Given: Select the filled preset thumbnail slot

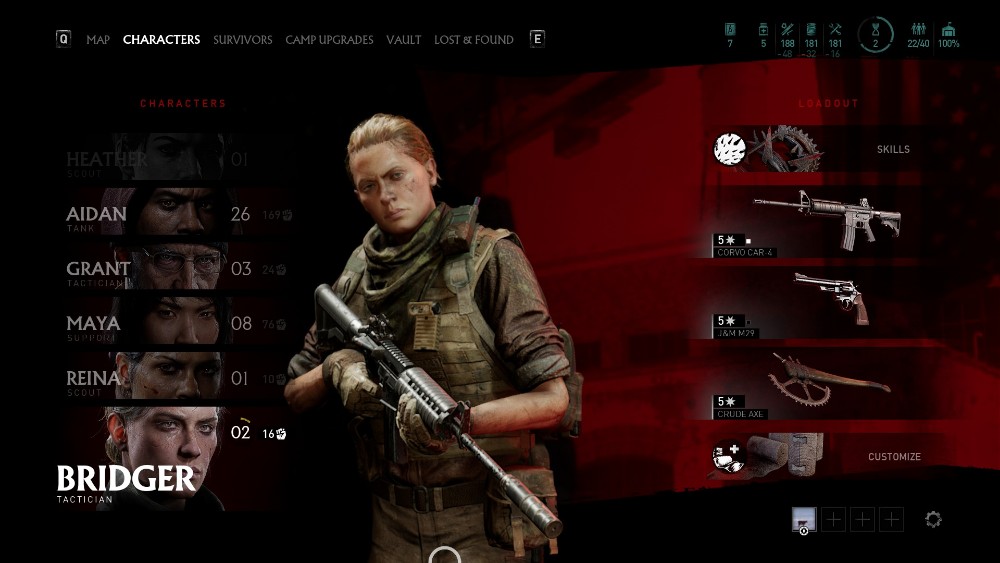Looking at the screenshot, I should click(804, 519).
